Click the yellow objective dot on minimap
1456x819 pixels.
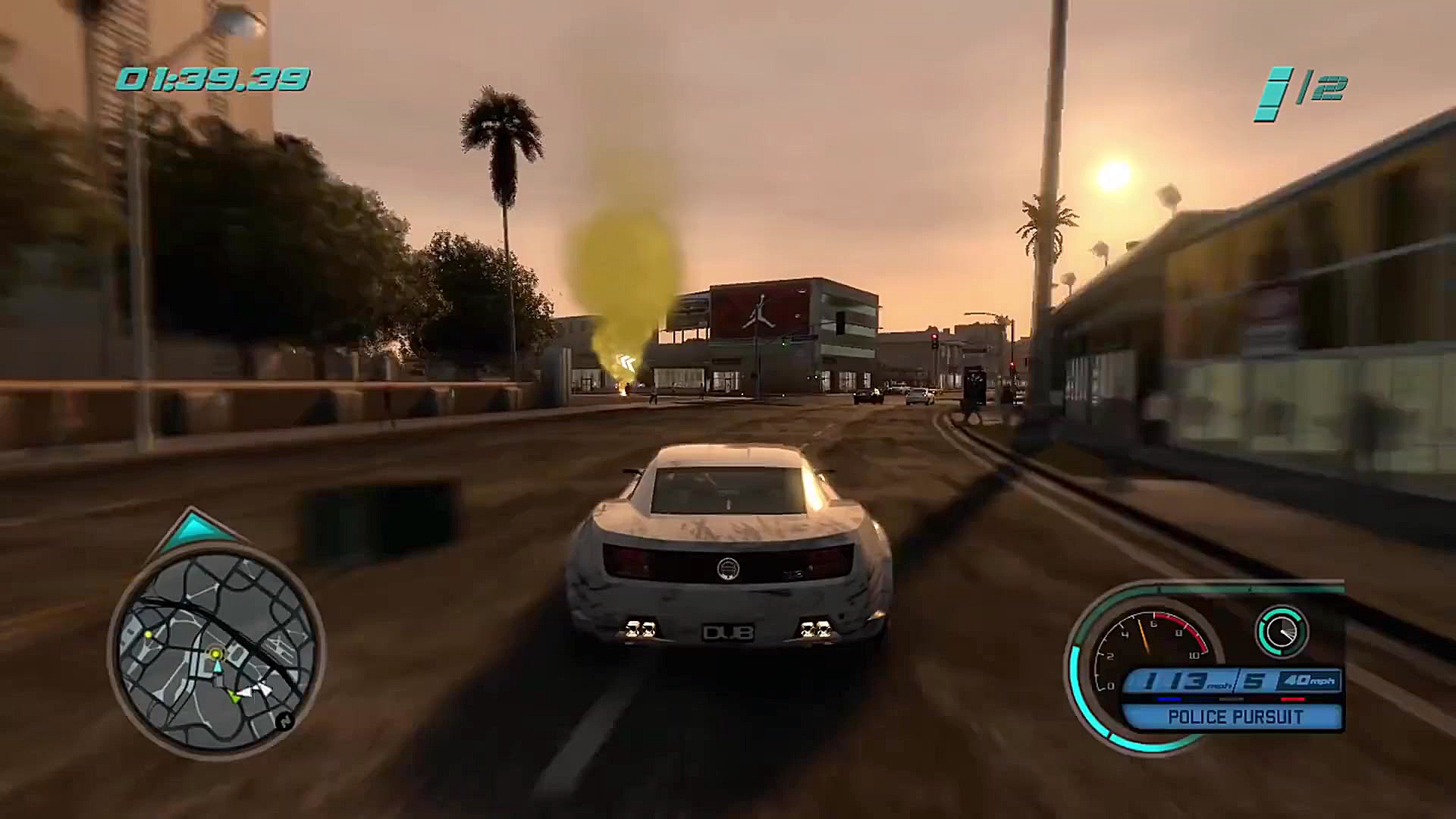point(216,654)
